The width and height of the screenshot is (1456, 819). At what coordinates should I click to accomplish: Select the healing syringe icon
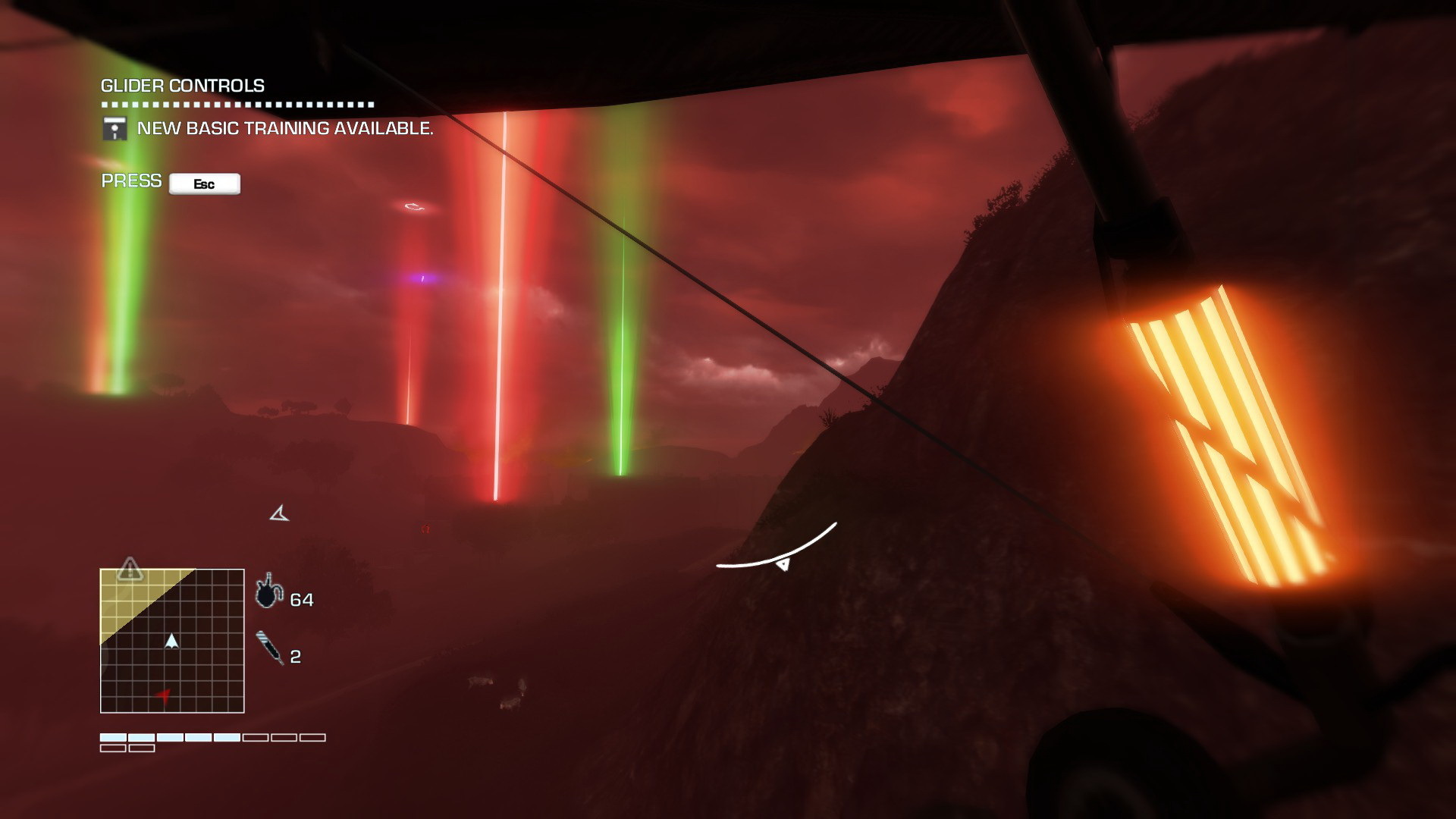point(270,648)
